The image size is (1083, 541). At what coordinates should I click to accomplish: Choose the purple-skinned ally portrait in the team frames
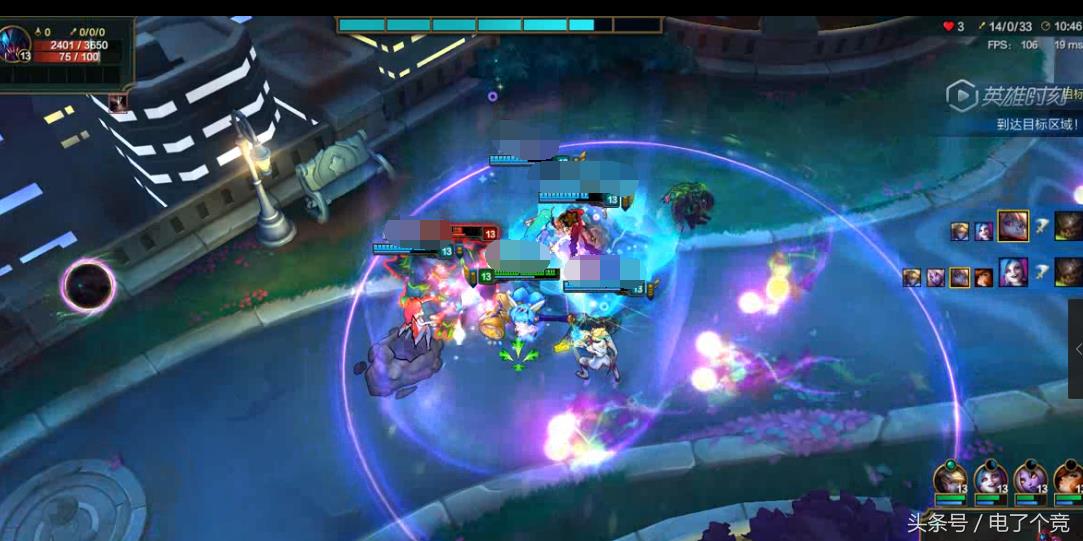tap(1029, 479)
